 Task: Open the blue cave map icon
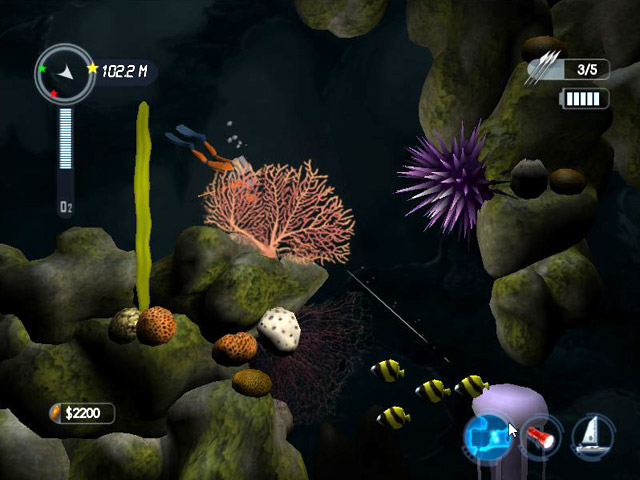[x=487, y=436]
